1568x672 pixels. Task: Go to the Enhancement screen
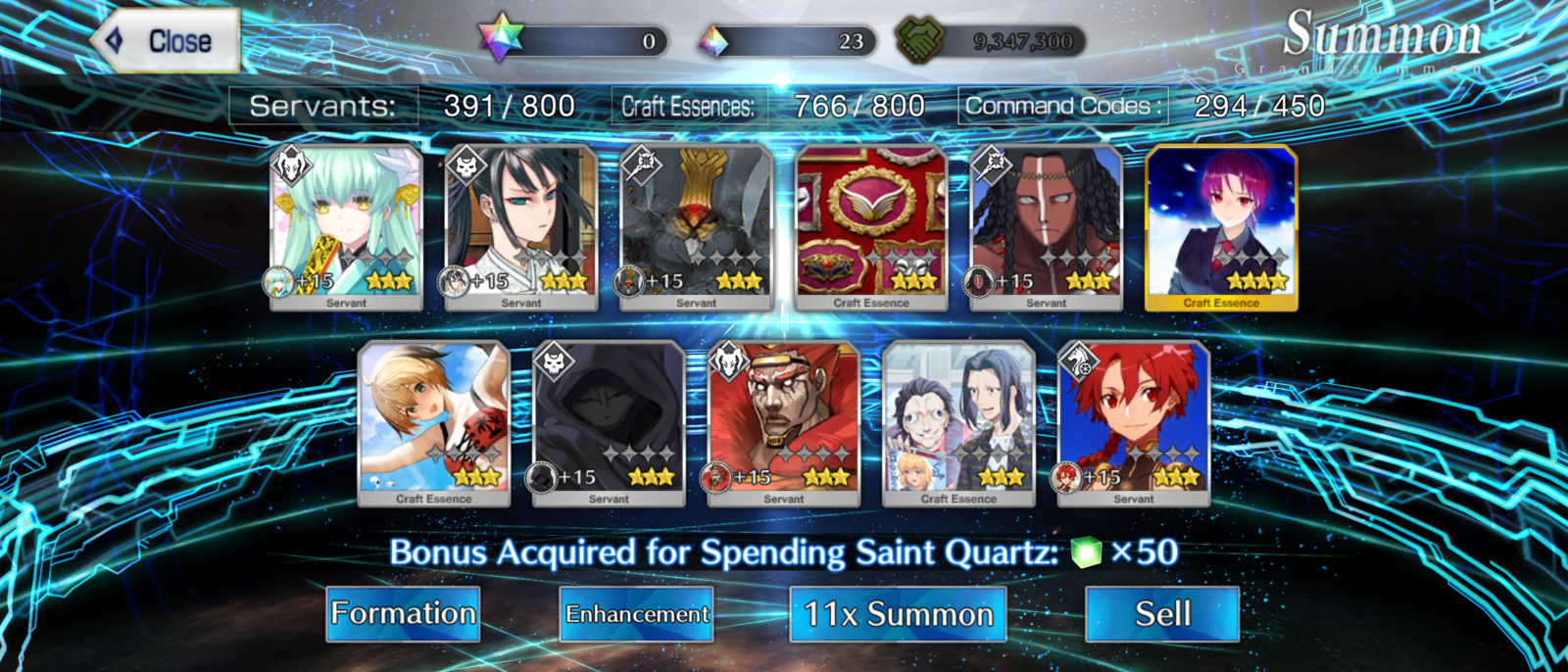pos(636,614)
